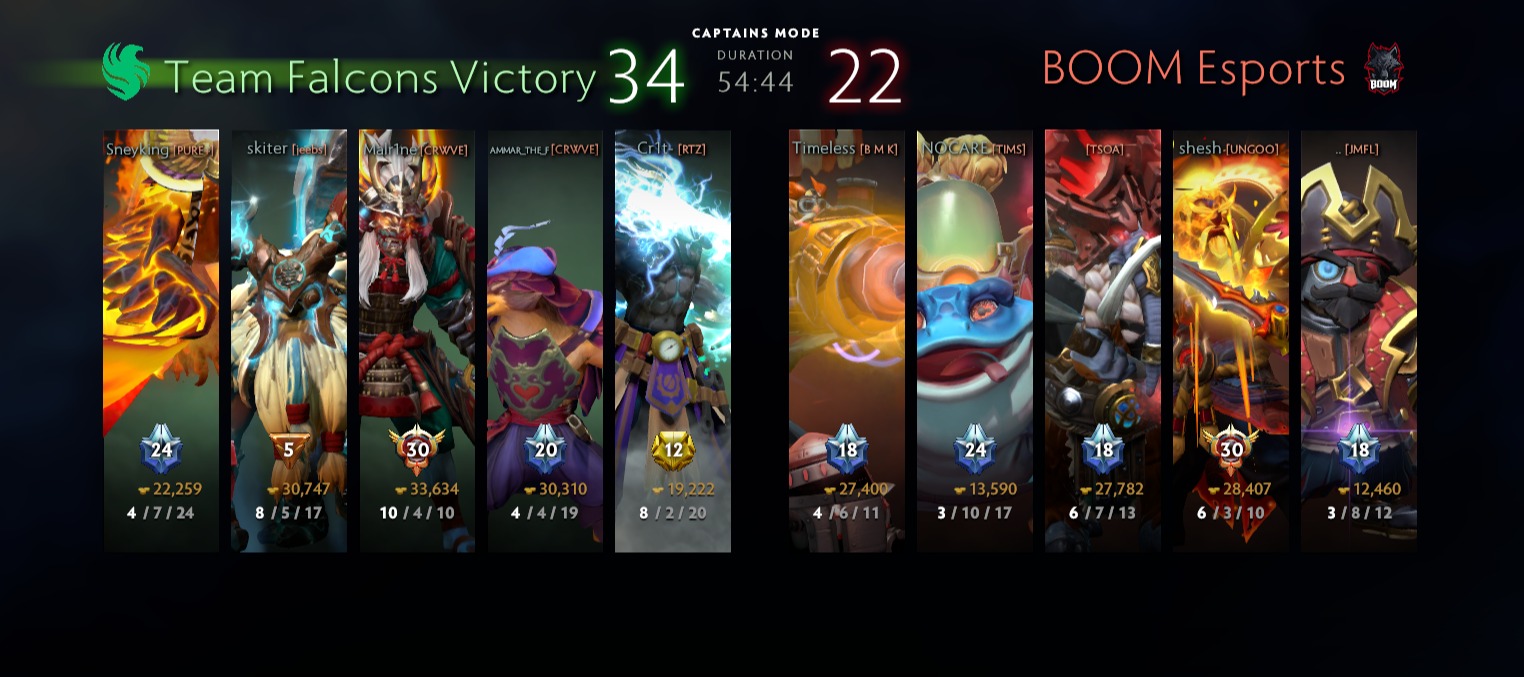Select Sneyking's hero card

coord(161,340)
